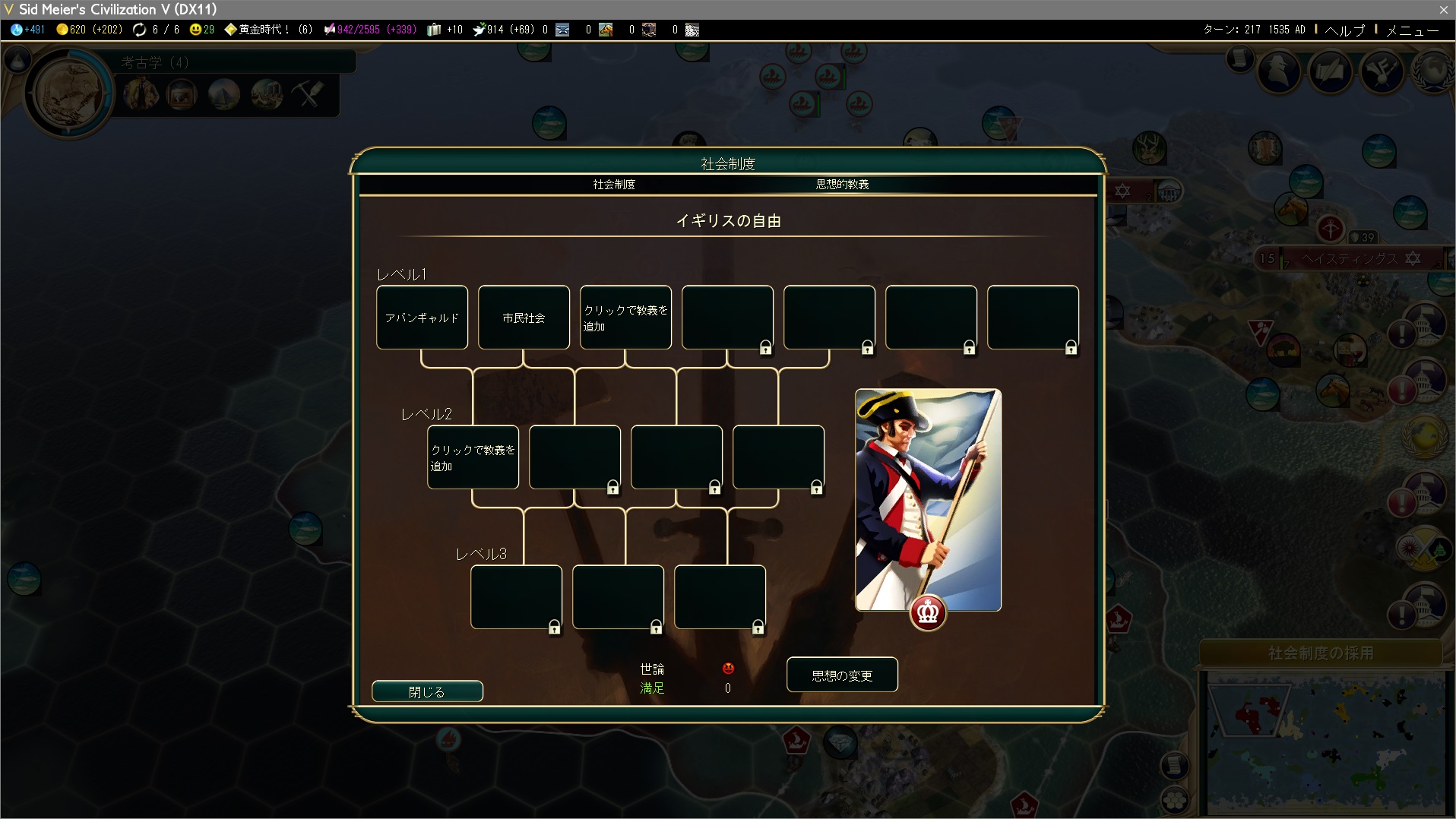Click the gold treasury amount in top bar

click(89, 30)
